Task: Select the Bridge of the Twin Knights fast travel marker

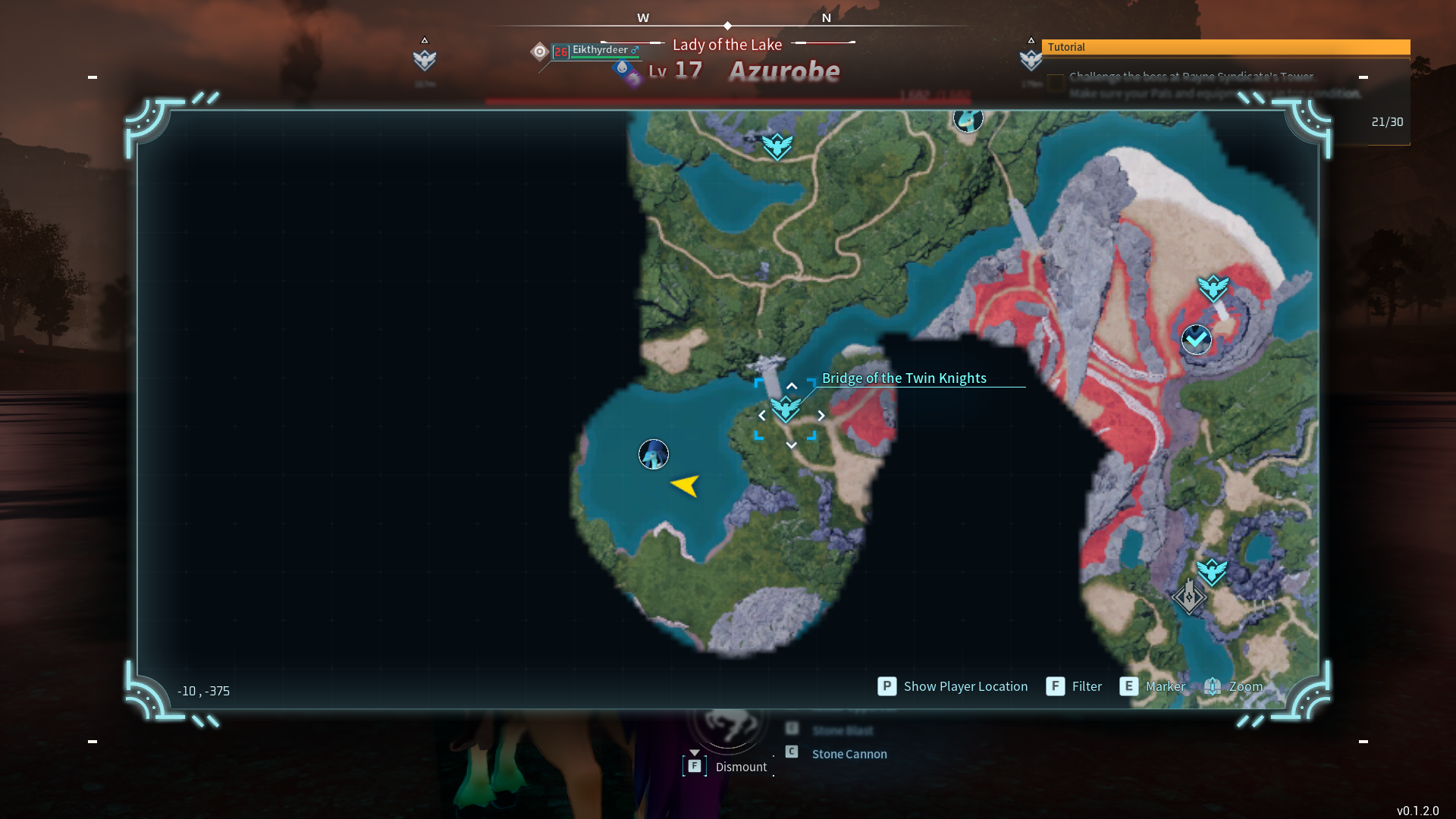Action: tap(786, 409)
